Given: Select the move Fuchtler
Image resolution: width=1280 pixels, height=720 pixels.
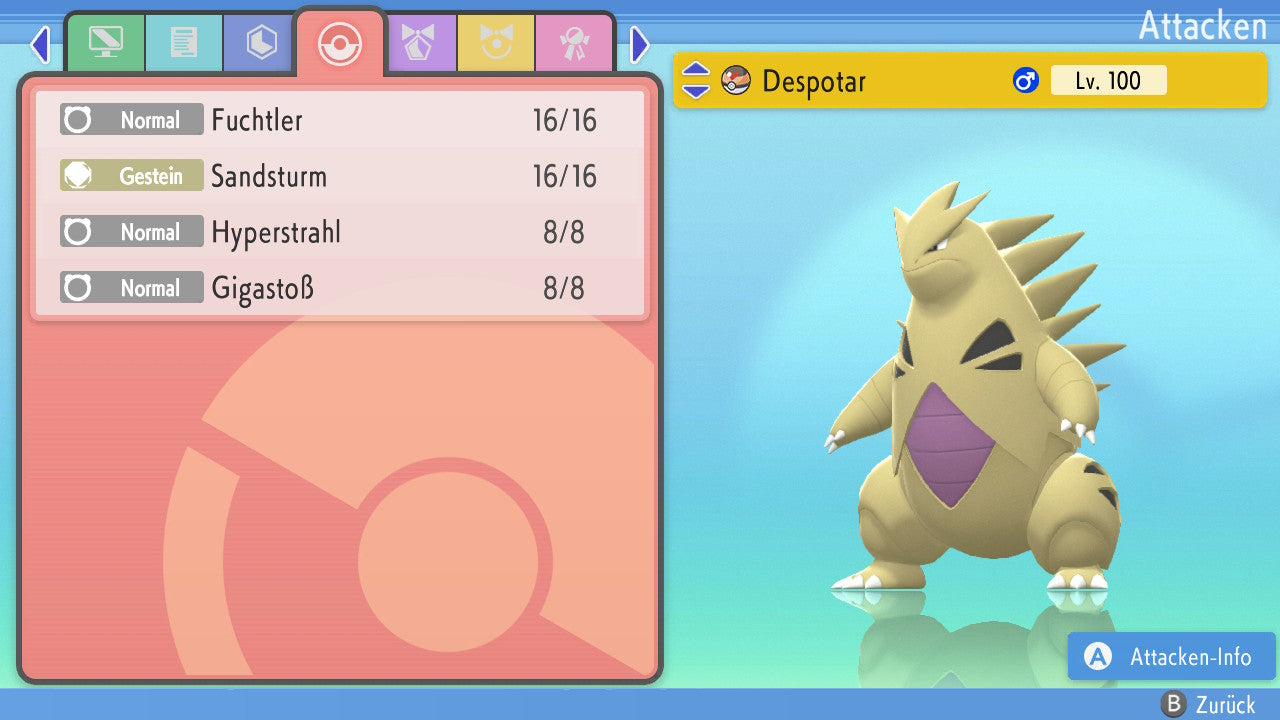Looking at the screenshot, I should pos(340,121).
